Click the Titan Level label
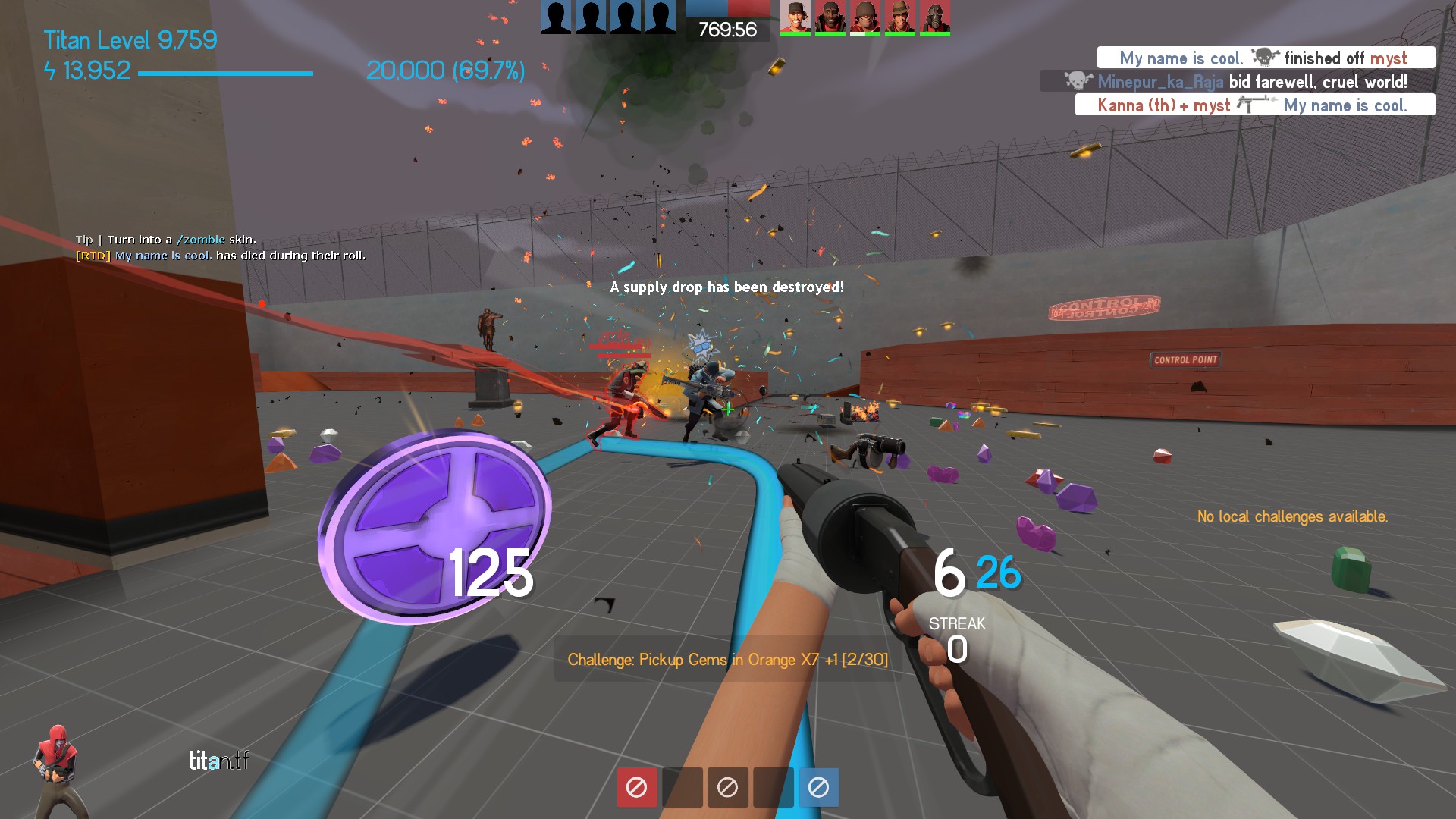Image resolution: width=1456 pixels, height=819 pixels. coord(130,39)
